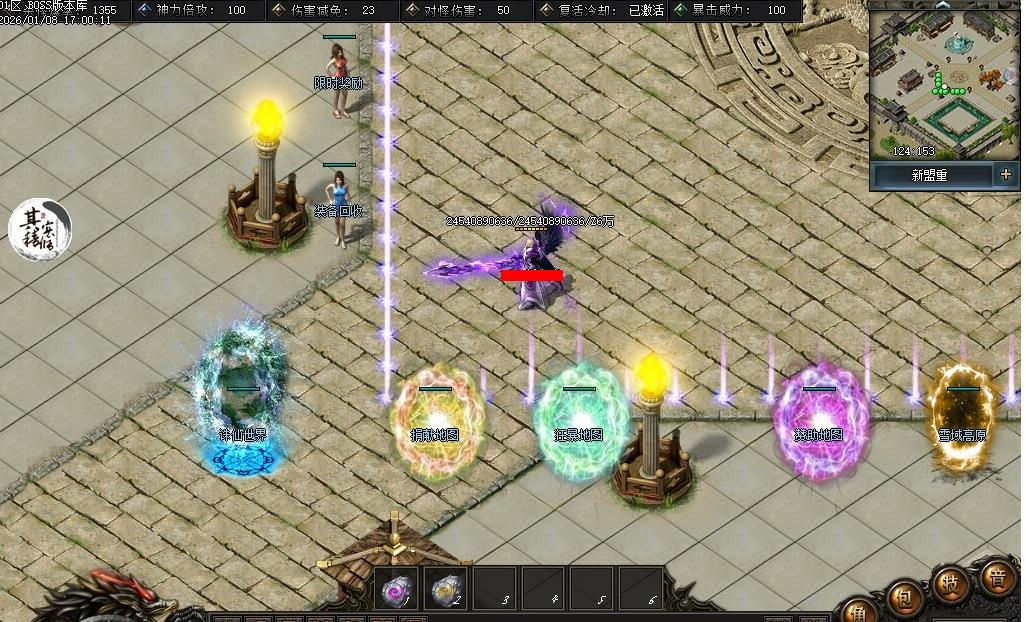The width and height of the screenshot is (1026, 622).
Task: Use the yellow swirl stone in slot 2
Action: pos(445,590)
